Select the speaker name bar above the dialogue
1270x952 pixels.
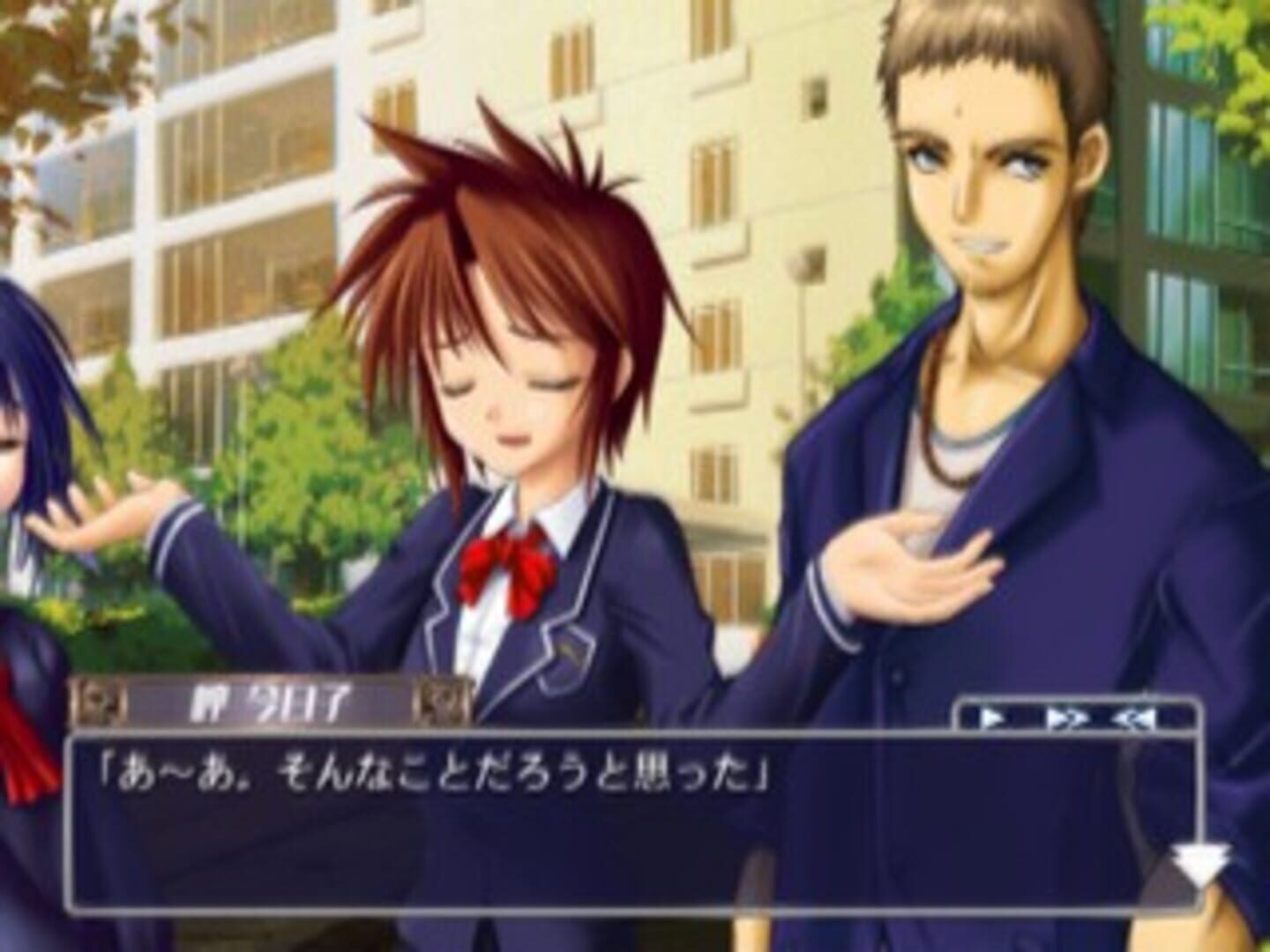pos(265,699)
